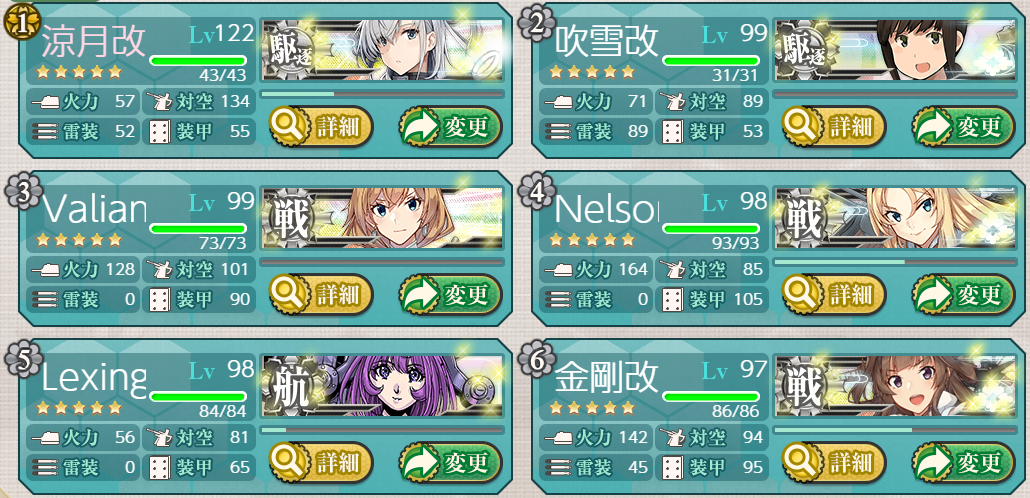Select Lexington's purple-haired portrait banner
Image resolution: width=1030 pixels, height=498 pixels.
pos(383,387)
